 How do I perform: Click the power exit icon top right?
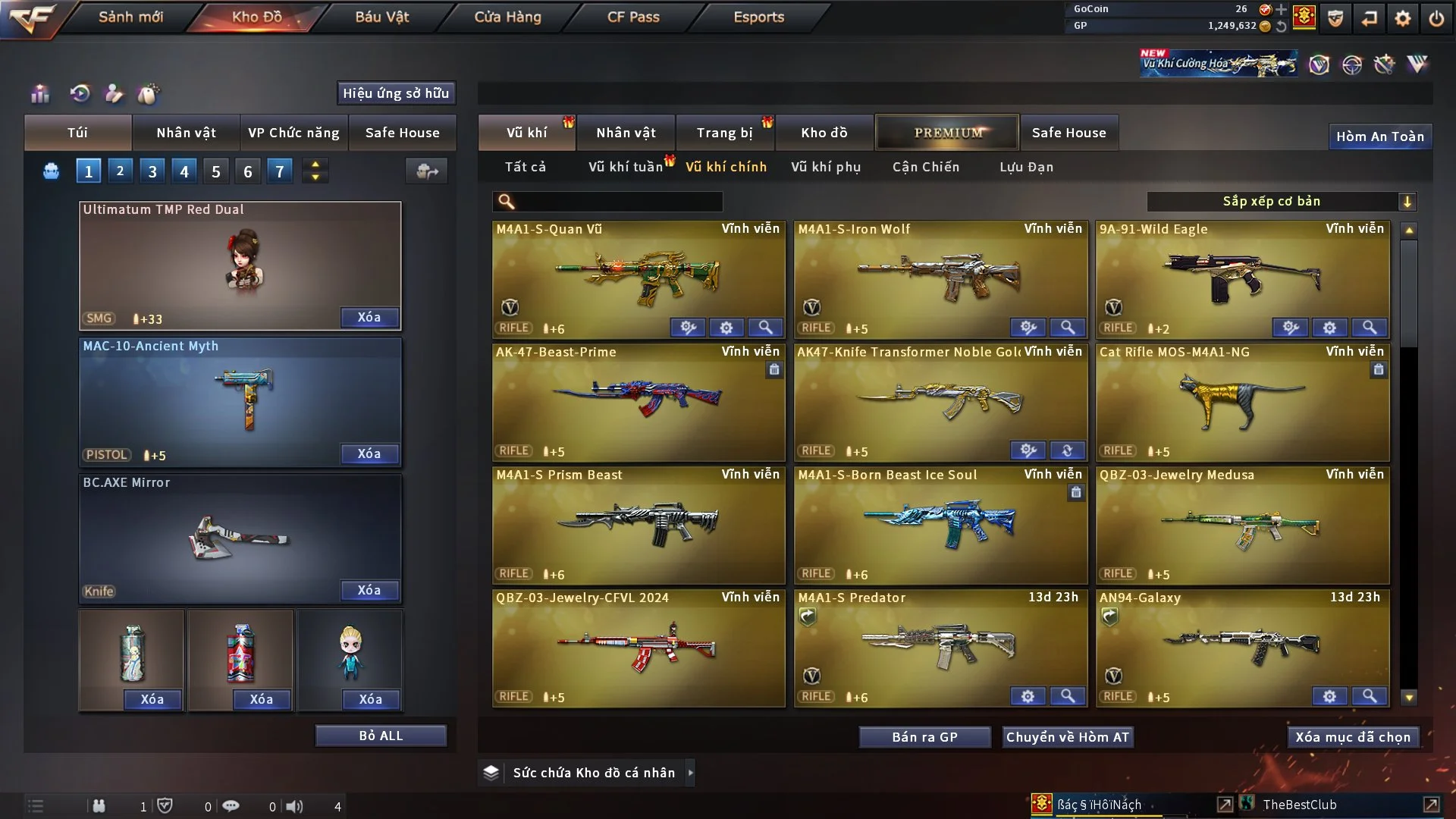(1437, 17)
